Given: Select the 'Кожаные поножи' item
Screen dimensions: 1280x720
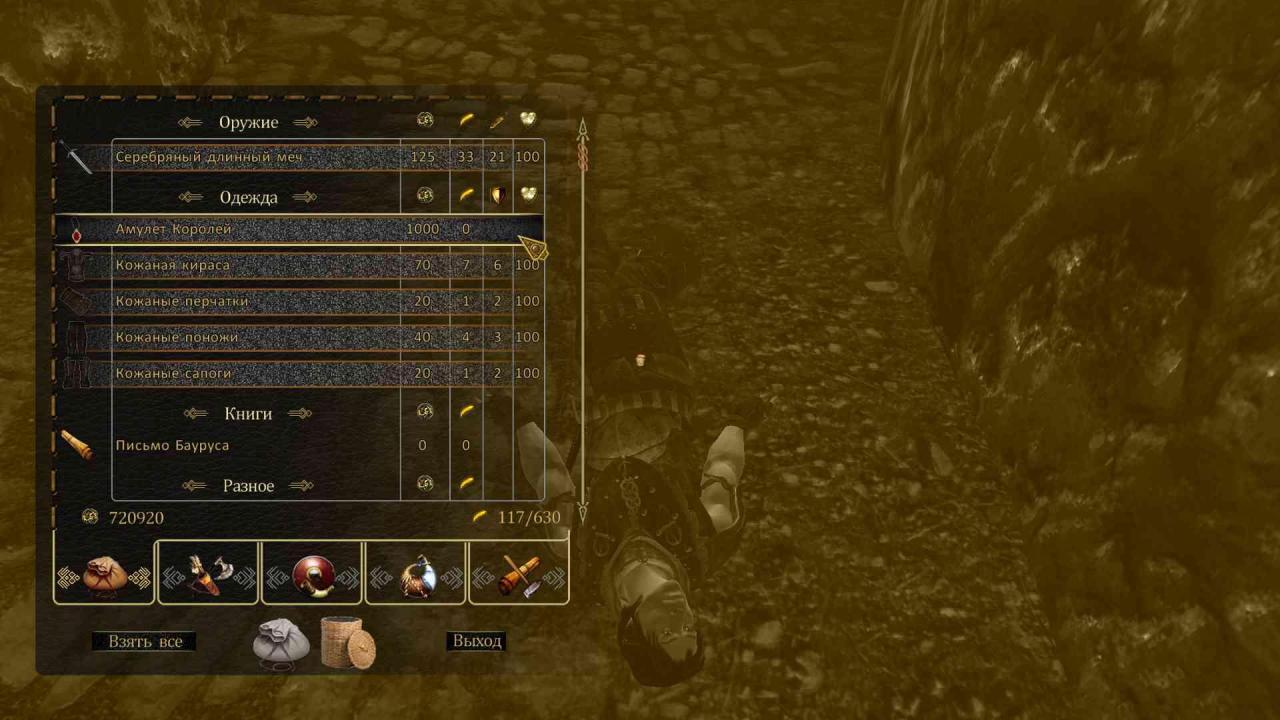Looking at the screenshot, I should 176,337.
